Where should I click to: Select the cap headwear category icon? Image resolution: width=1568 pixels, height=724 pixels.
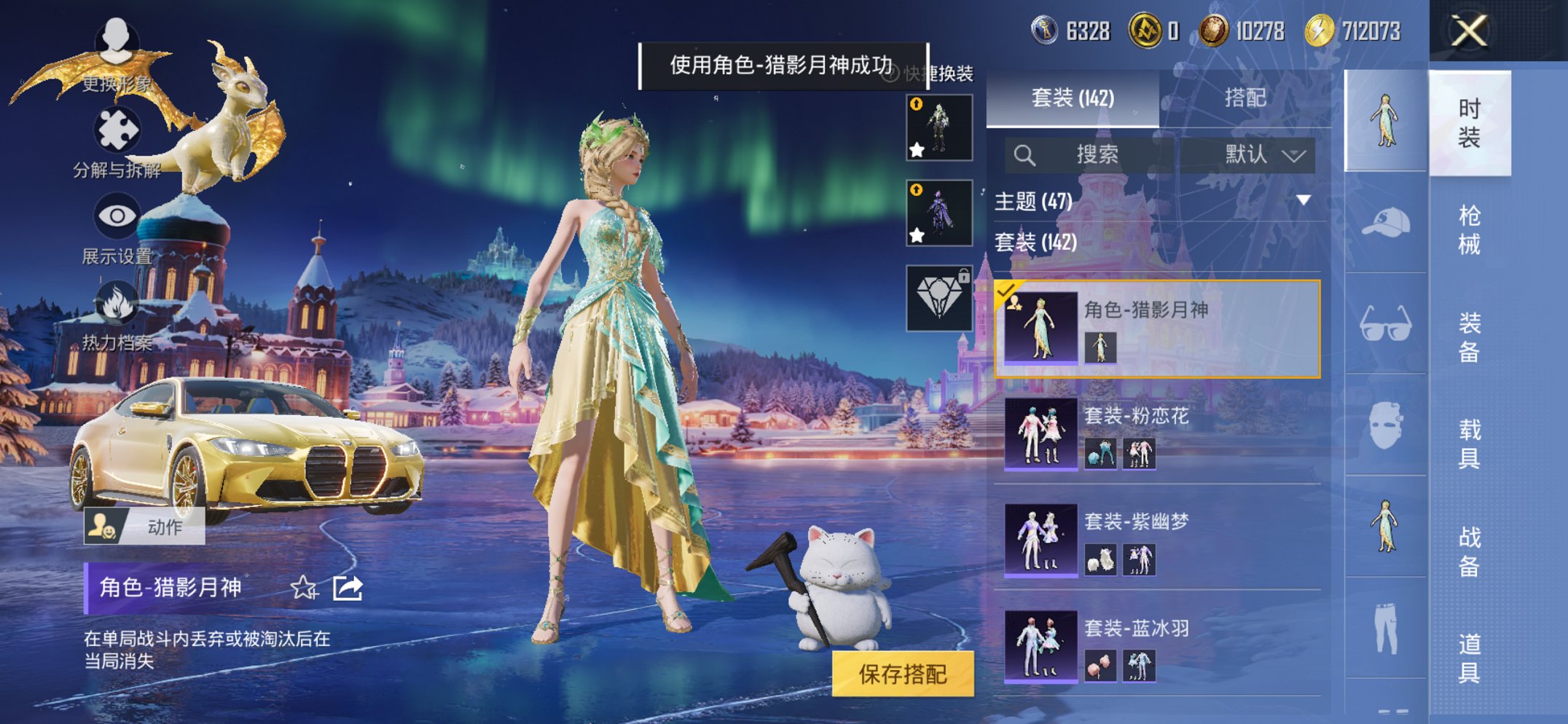[x=1385, y=223]
